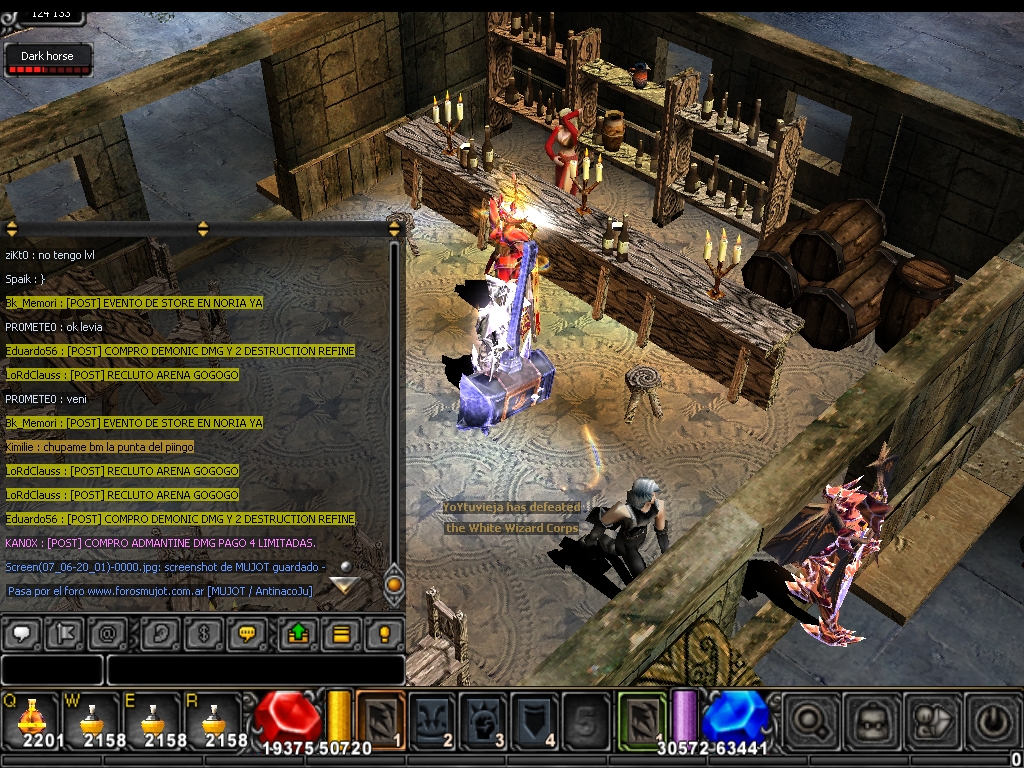Select skill slot number 2
This screenshot has width=1024, height=768.
pos(432,718)
